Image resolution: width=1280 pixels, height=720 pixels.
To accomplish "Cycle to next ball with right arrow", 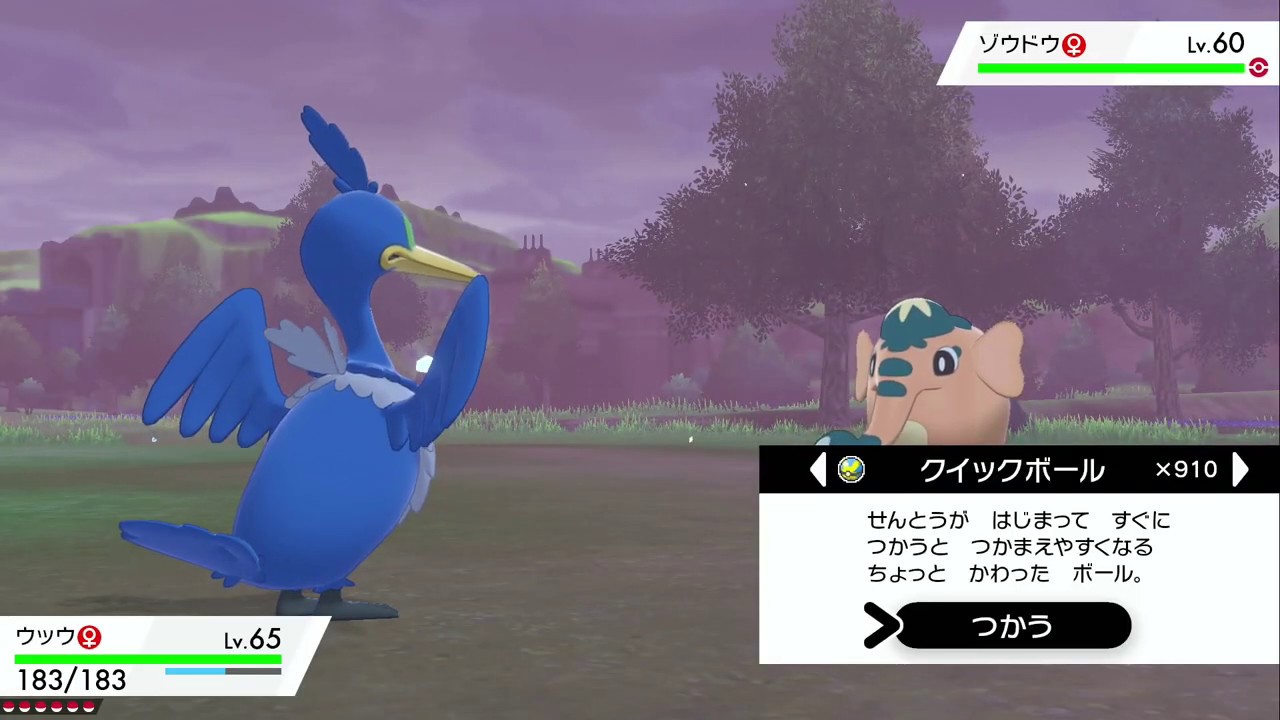I will tap(1240, 470).
